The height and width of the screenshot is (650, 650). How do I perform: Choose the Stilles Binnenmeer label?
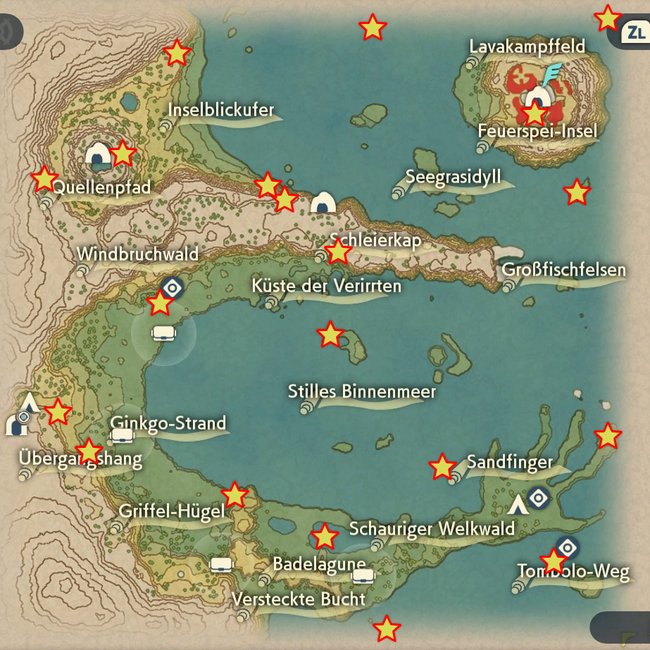362,392
